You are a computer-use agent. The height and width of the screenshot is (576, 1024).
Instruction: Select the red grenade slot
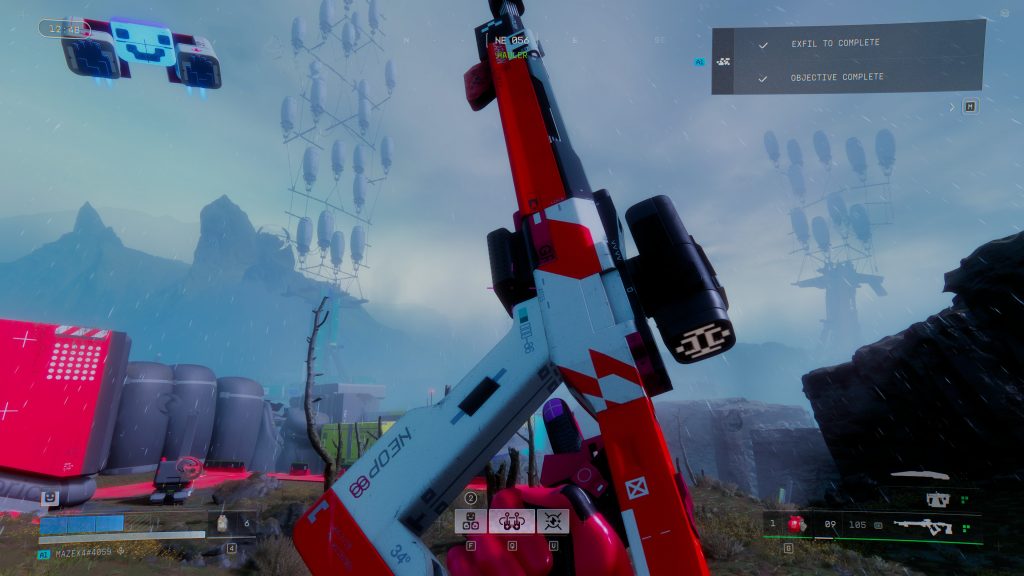click(797, 523)
